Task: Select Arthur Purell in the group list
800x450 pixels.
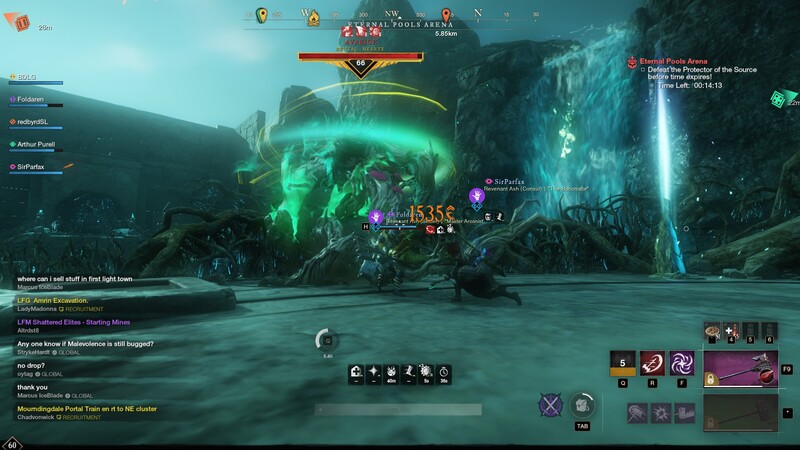Action: point(39,144)
